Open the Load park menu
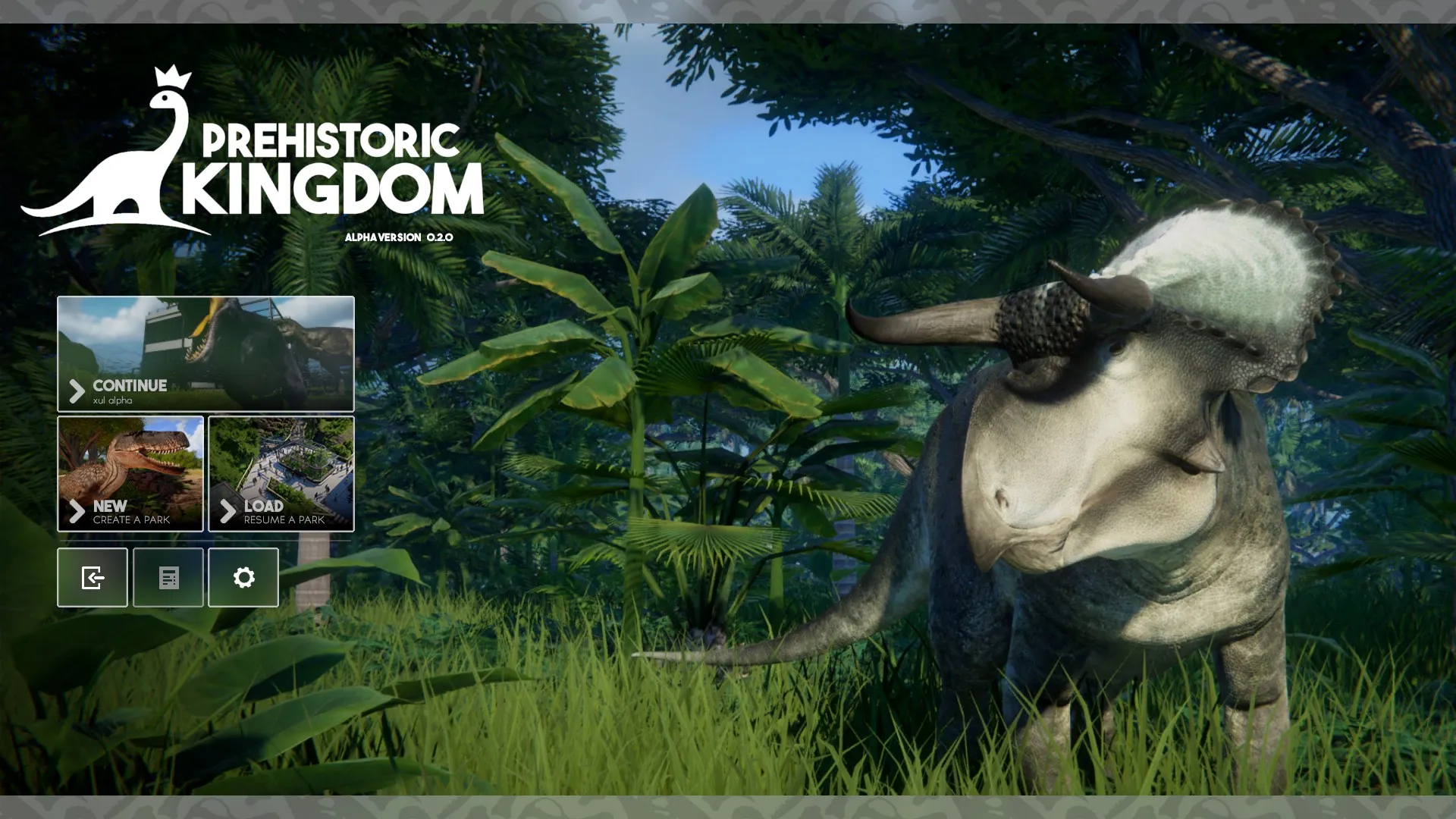1456x819 pixels. tap(281, 473)
